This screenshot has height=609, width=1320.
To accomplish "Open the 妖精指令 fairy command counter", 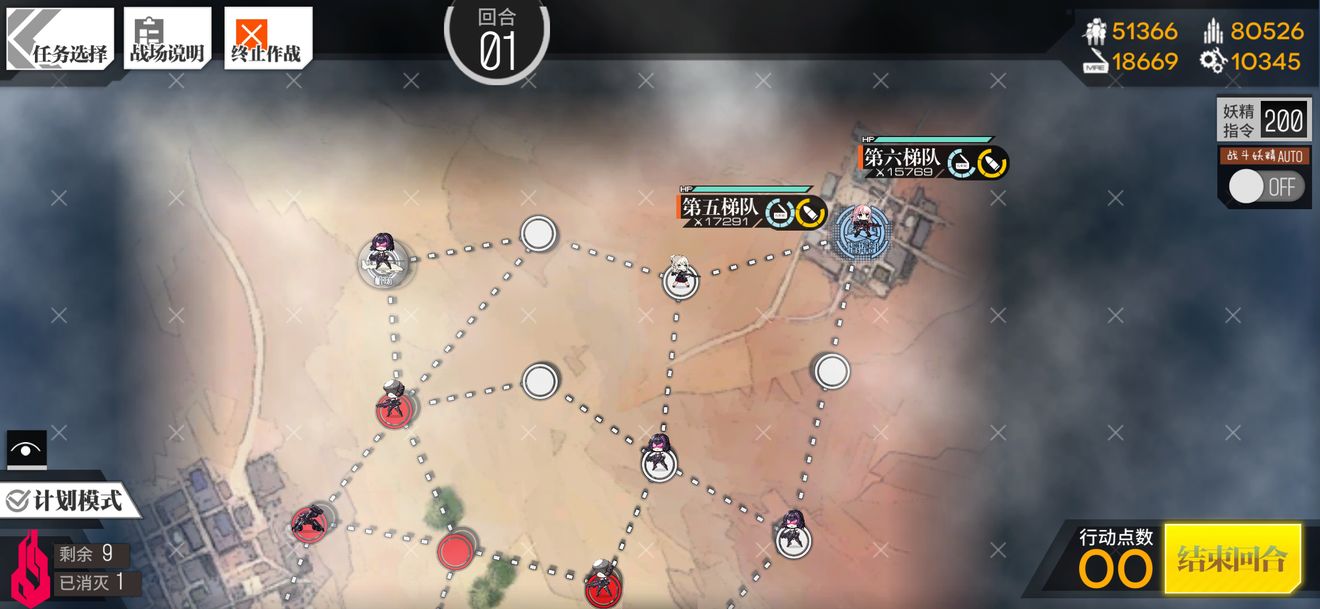I will [x=1264, y=121].
